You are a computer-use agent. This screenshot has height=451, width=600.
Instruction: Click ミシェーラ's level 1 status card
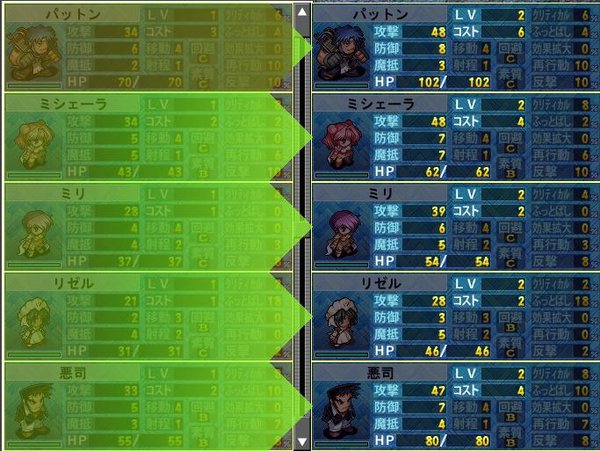pos(146,136)
